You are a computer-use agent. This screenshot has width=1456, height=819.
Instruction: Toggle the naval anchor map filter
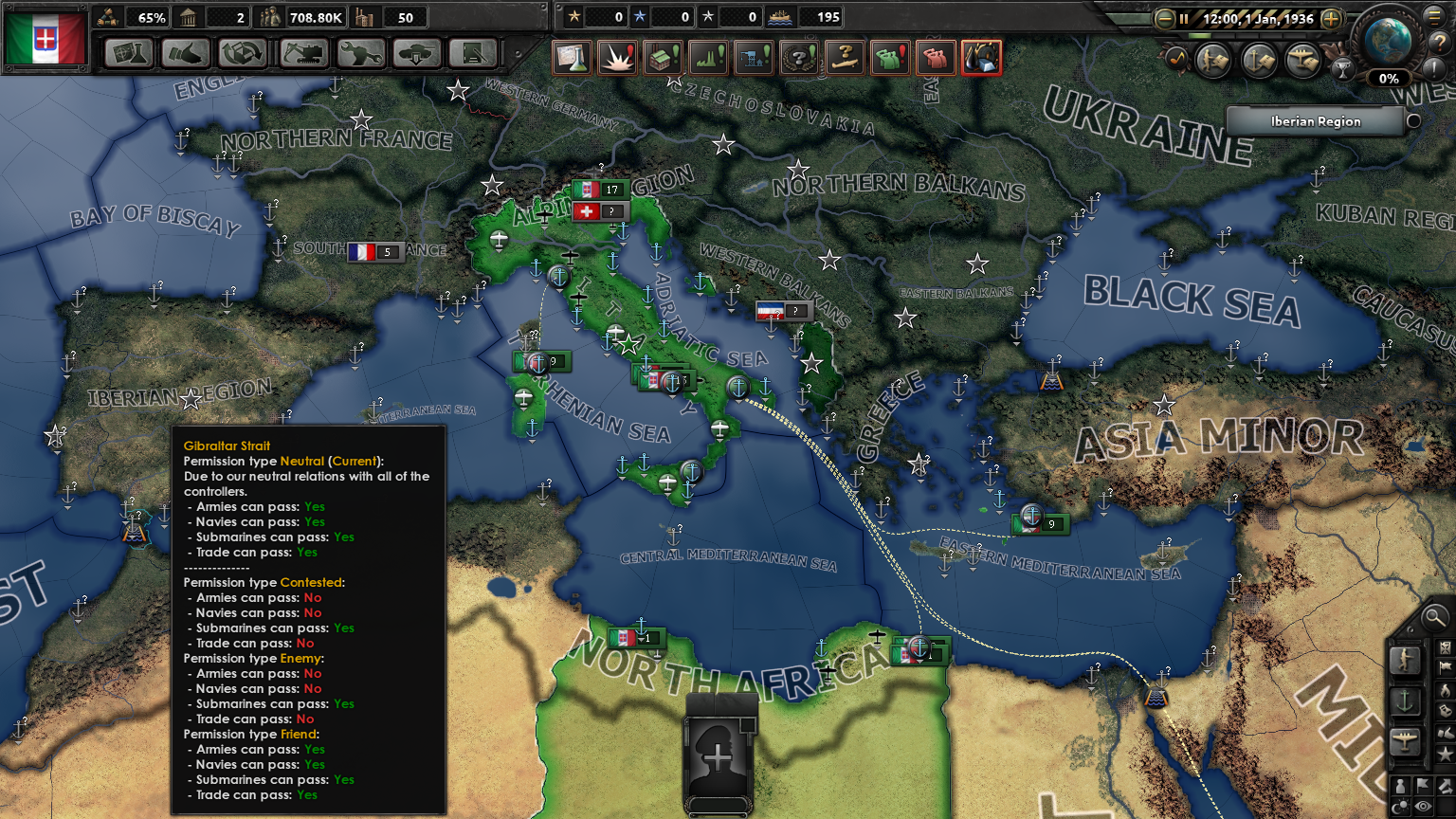[x=1258, y=59]
